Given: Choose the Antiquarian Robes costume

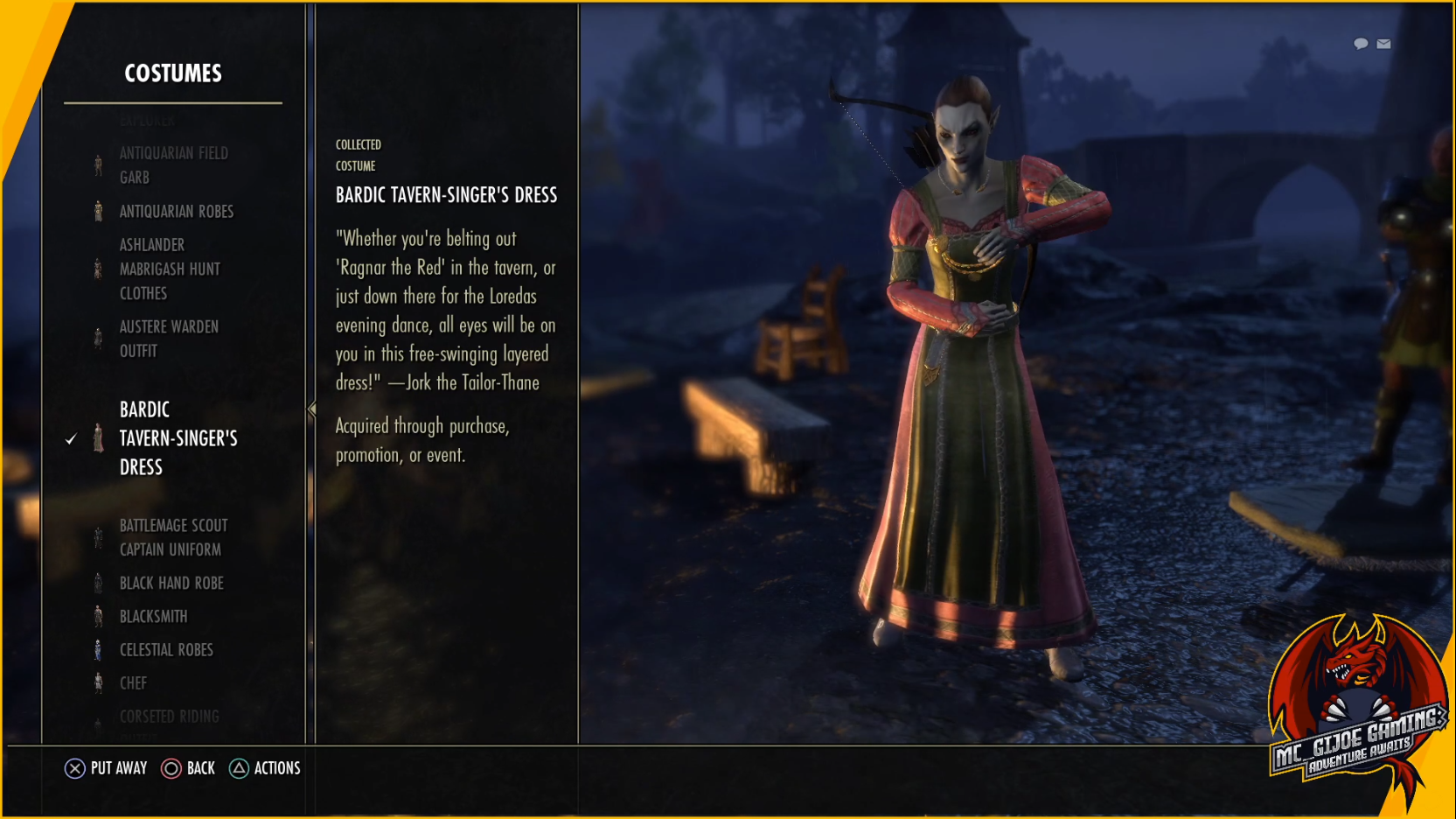Looking at the screenshot, I should pos(176,212).
